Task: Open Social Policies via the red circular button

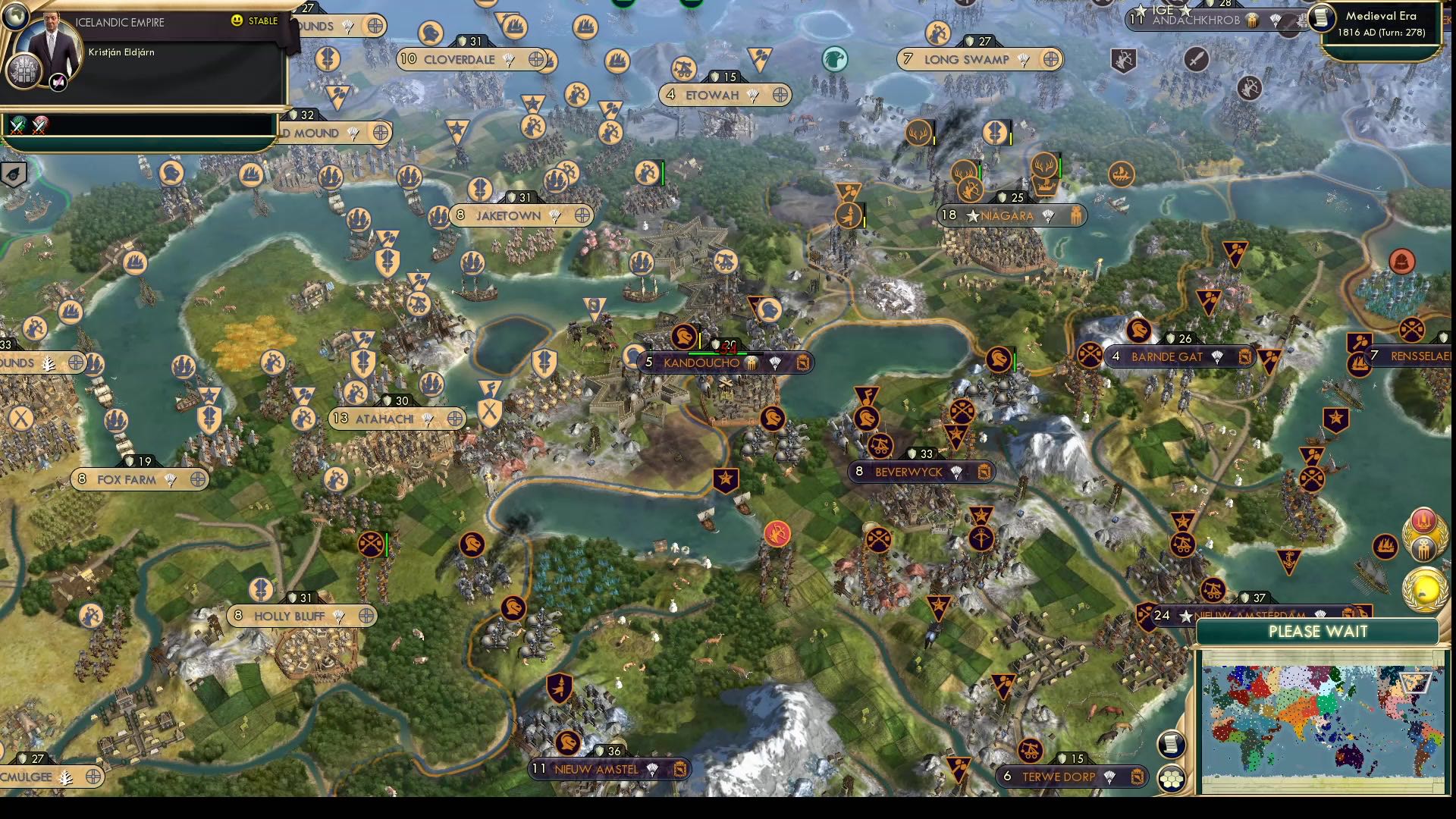Action: point(1423,521)
